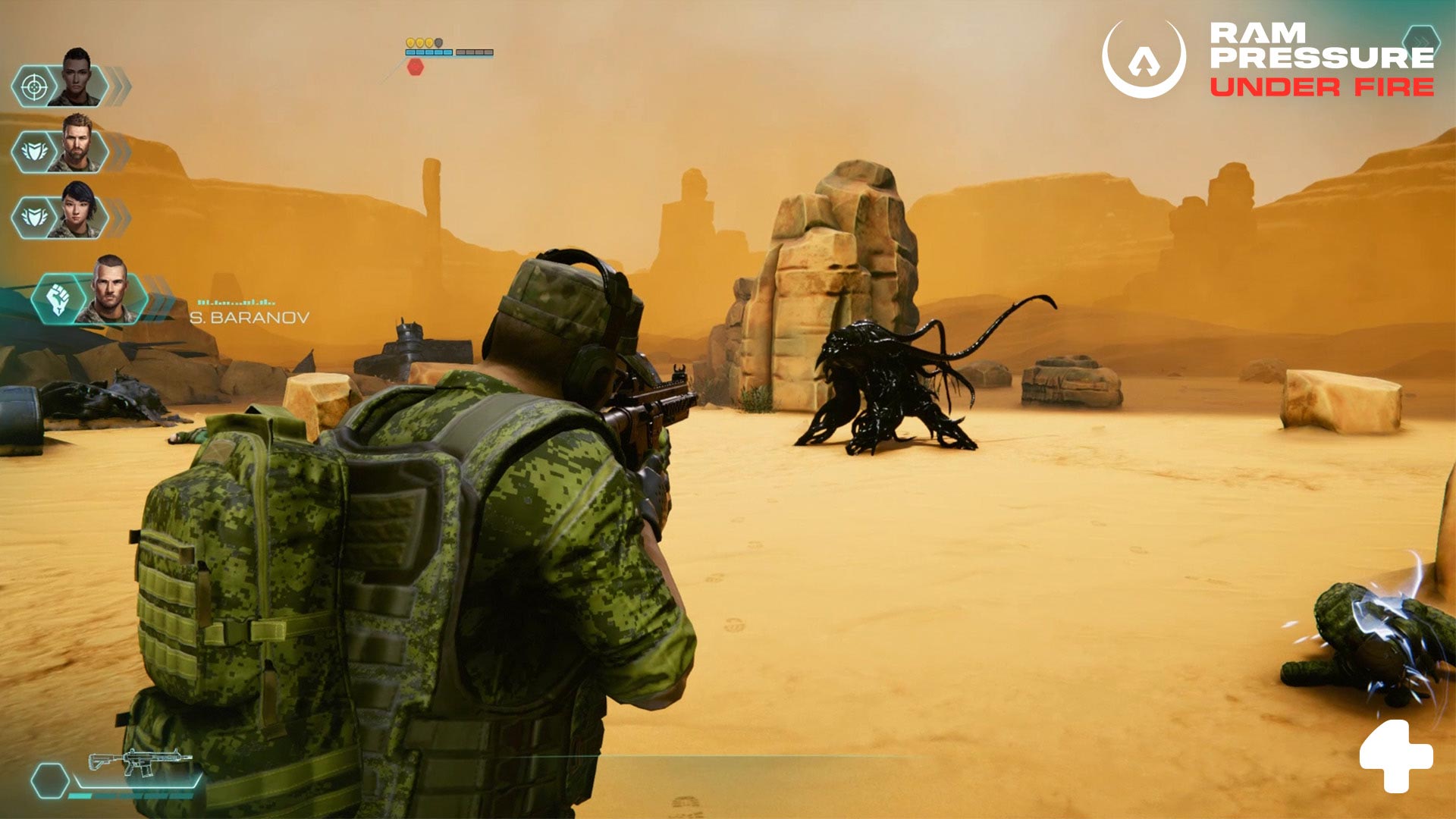
Task: Click the empty hexagon slot beside the rifle
Action: (x=50, y=780)
